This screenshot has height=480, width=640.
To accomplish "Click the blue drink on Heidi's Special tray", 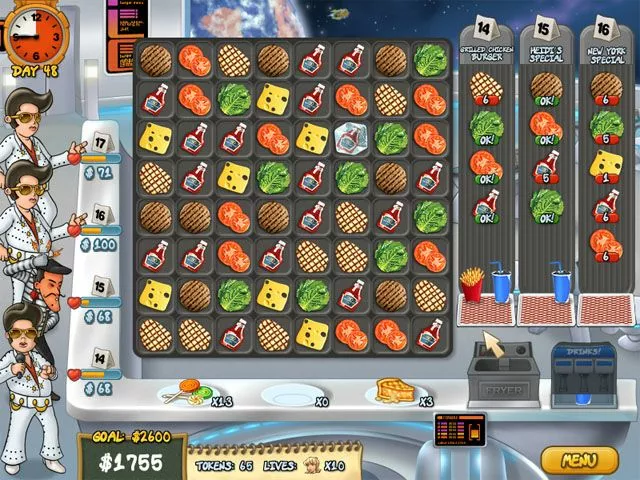I will 560,286.
